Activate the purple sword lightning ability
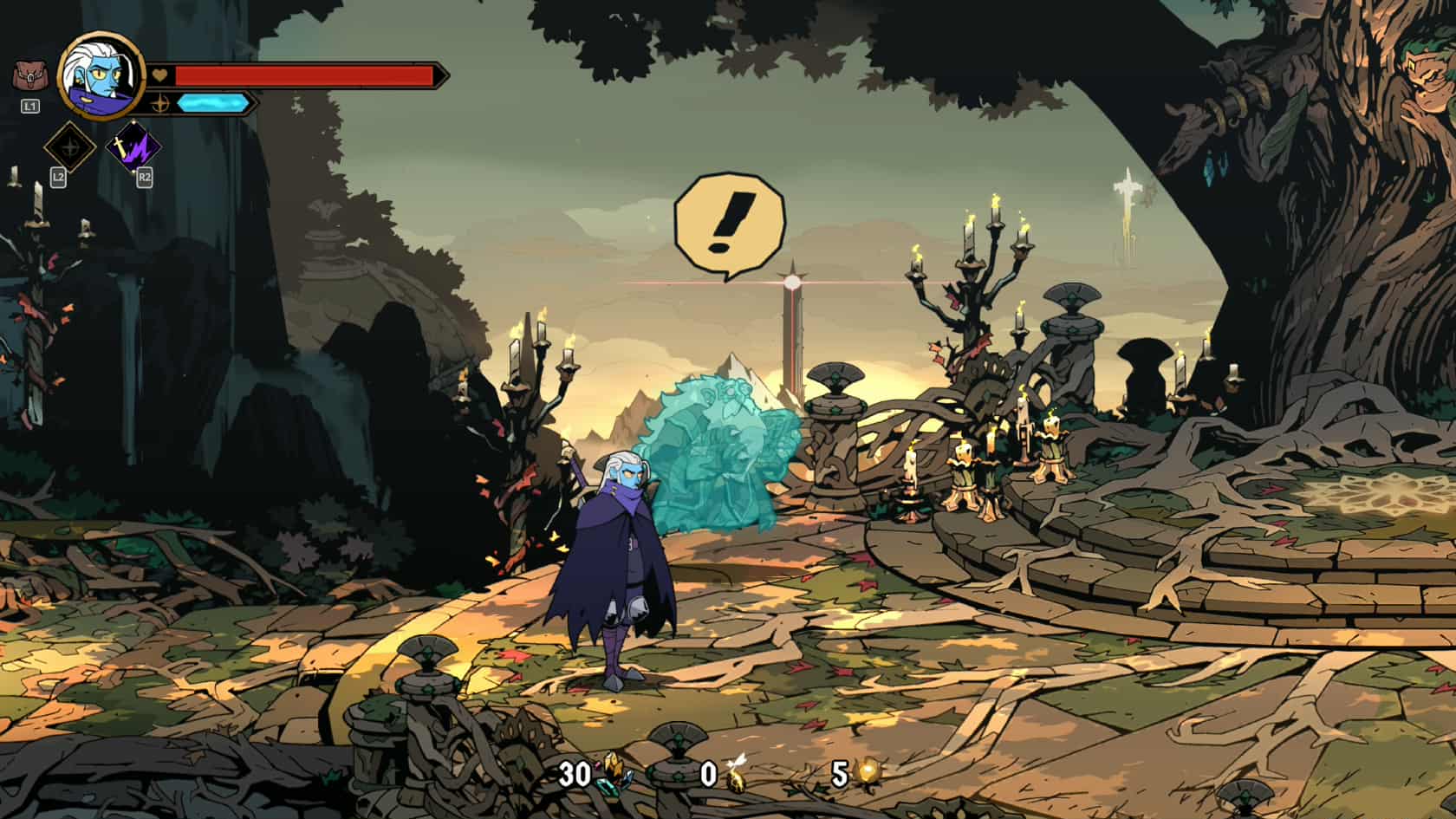The height and width of the screenshot is (819, 1456). click(x=133, y=147)
